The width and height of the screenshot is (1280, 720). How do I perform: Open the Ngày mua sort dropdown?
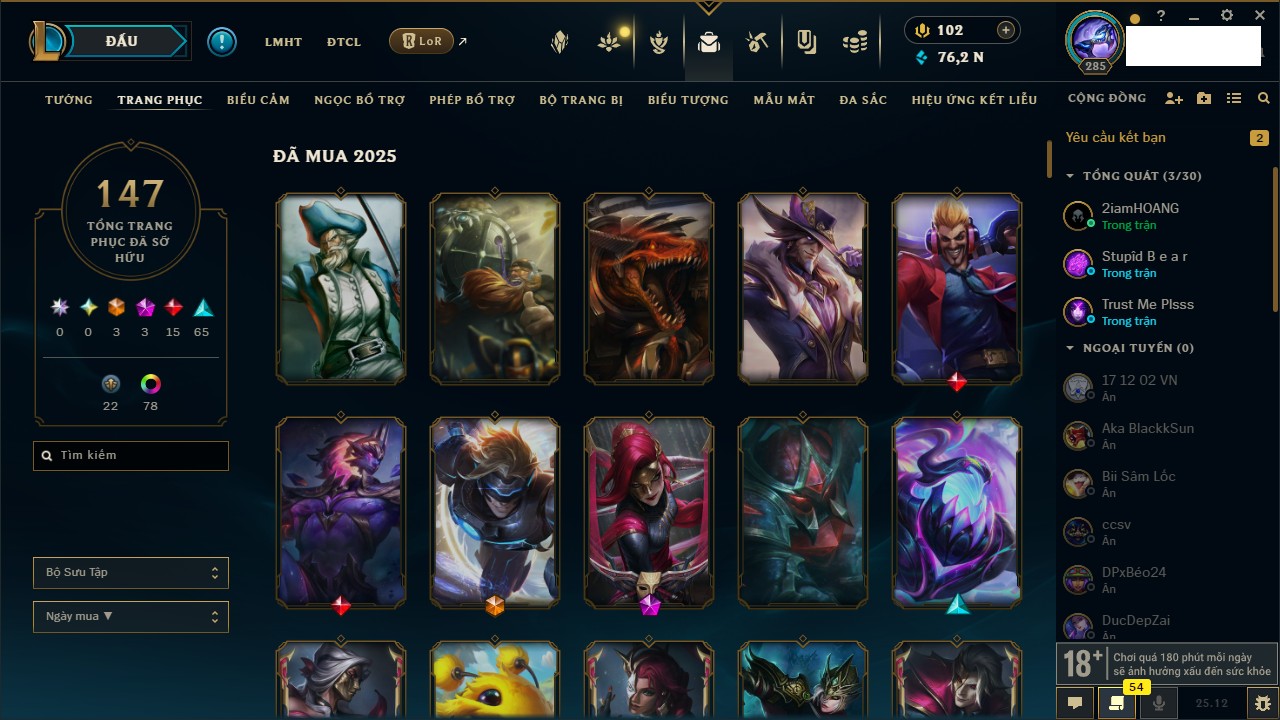131,617
